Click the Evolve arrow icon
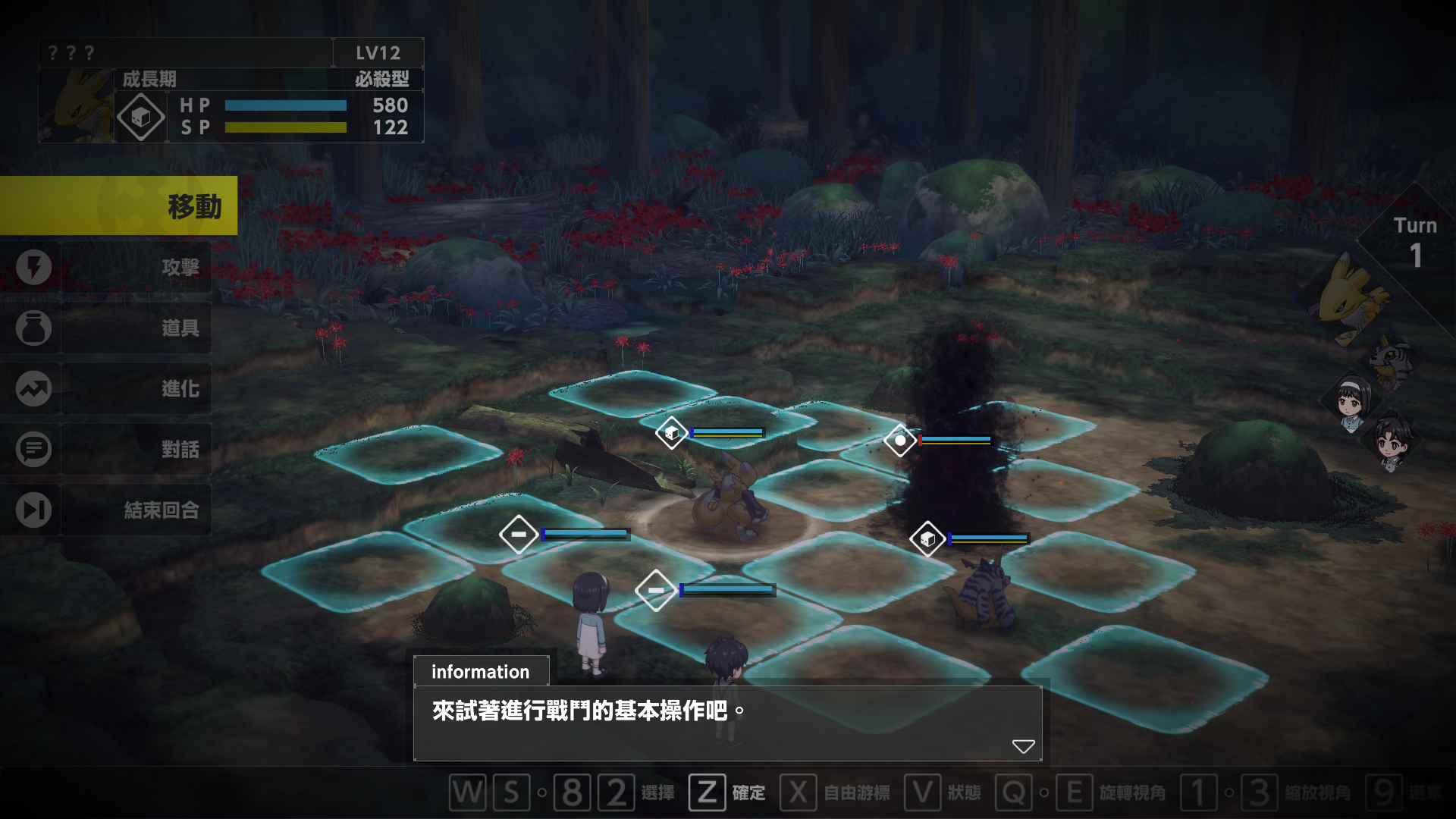The width and height of the screenshot is (1456, 819). 32,388
